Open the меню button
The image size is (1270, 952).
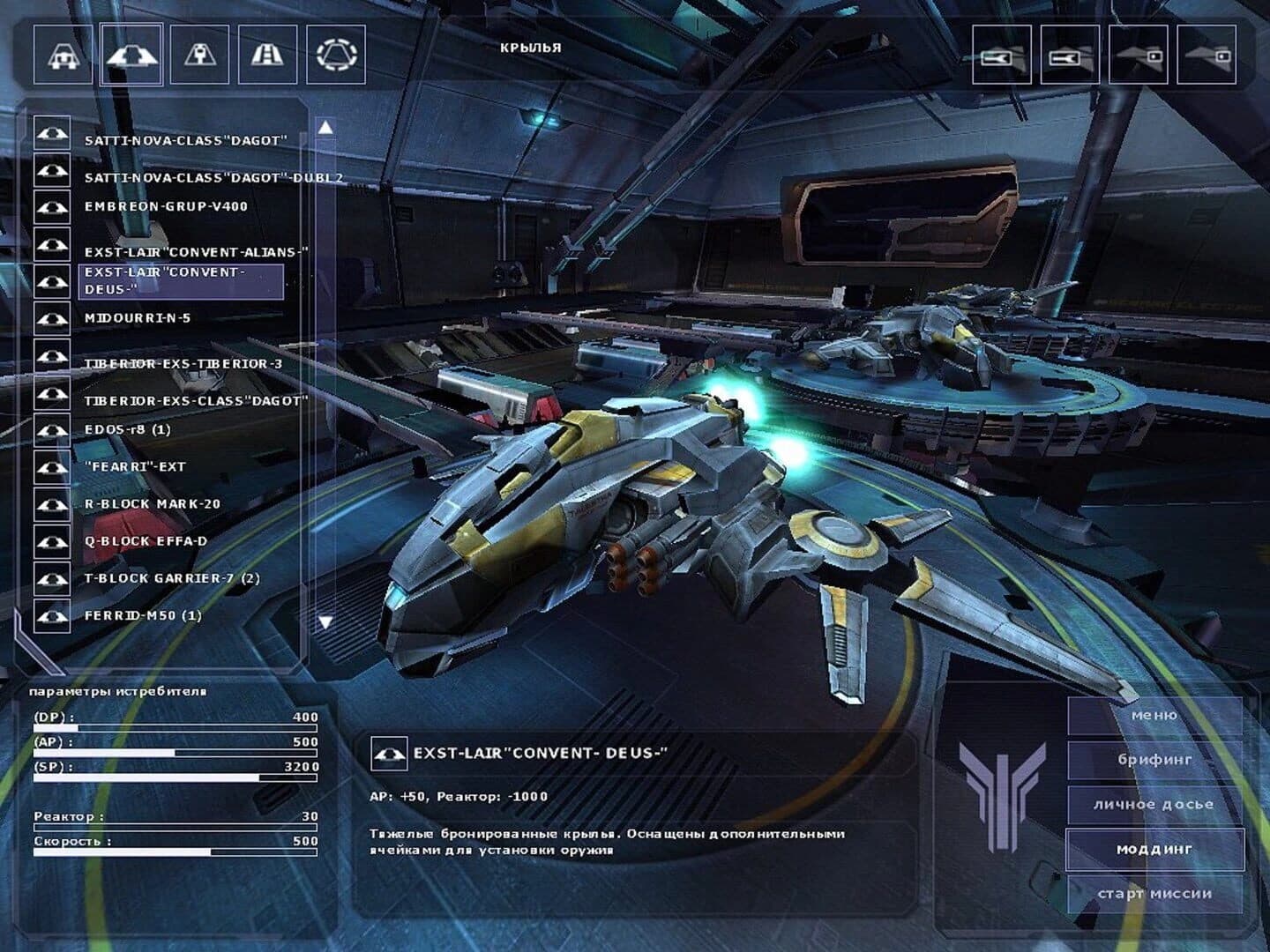pos(1155,715)
